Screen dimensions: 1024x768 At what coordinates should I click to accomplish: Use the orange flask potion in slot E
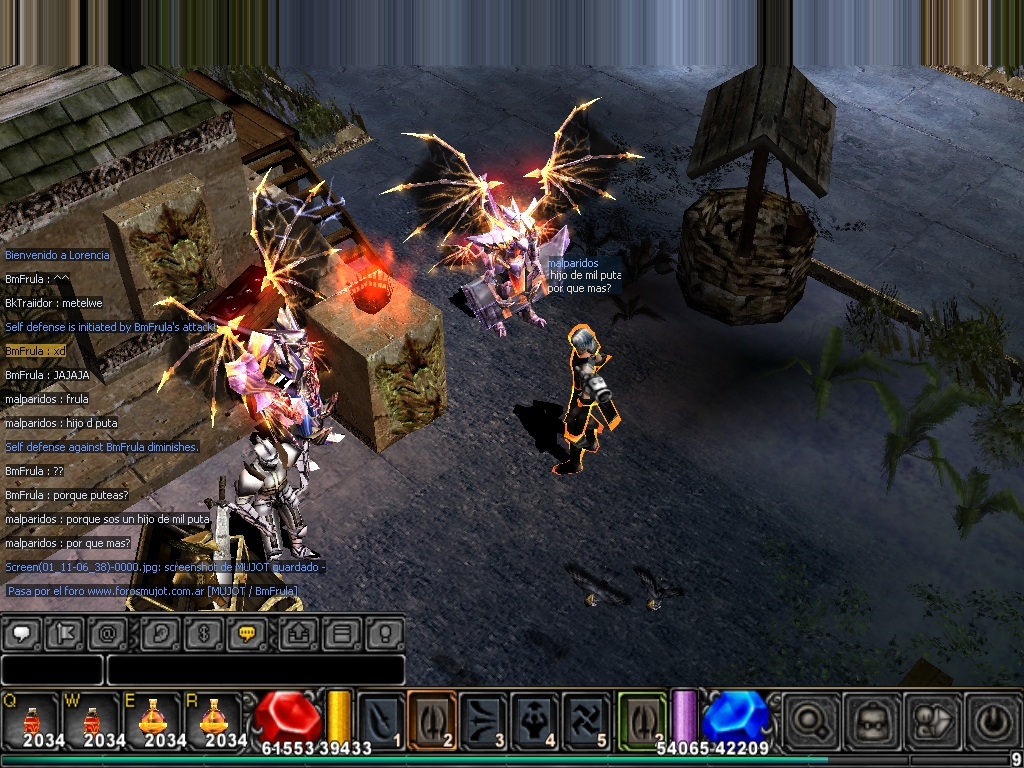pyautogui.click(x=154, y=720)
